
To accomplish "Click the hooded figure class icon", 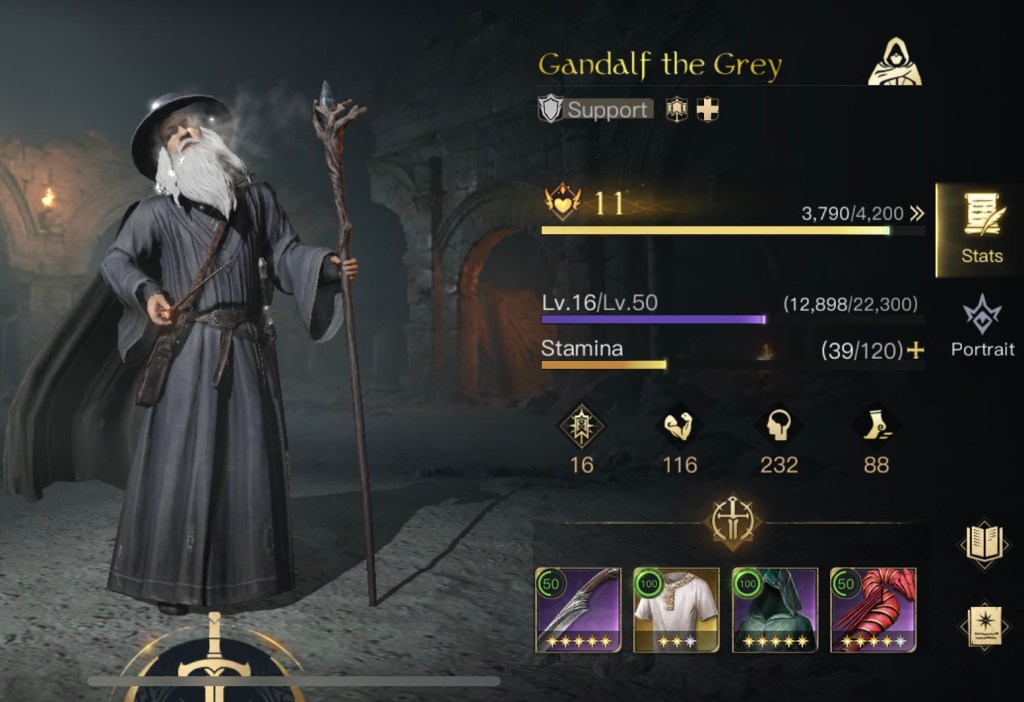I will pyautogui.click(x=893, y=63).
